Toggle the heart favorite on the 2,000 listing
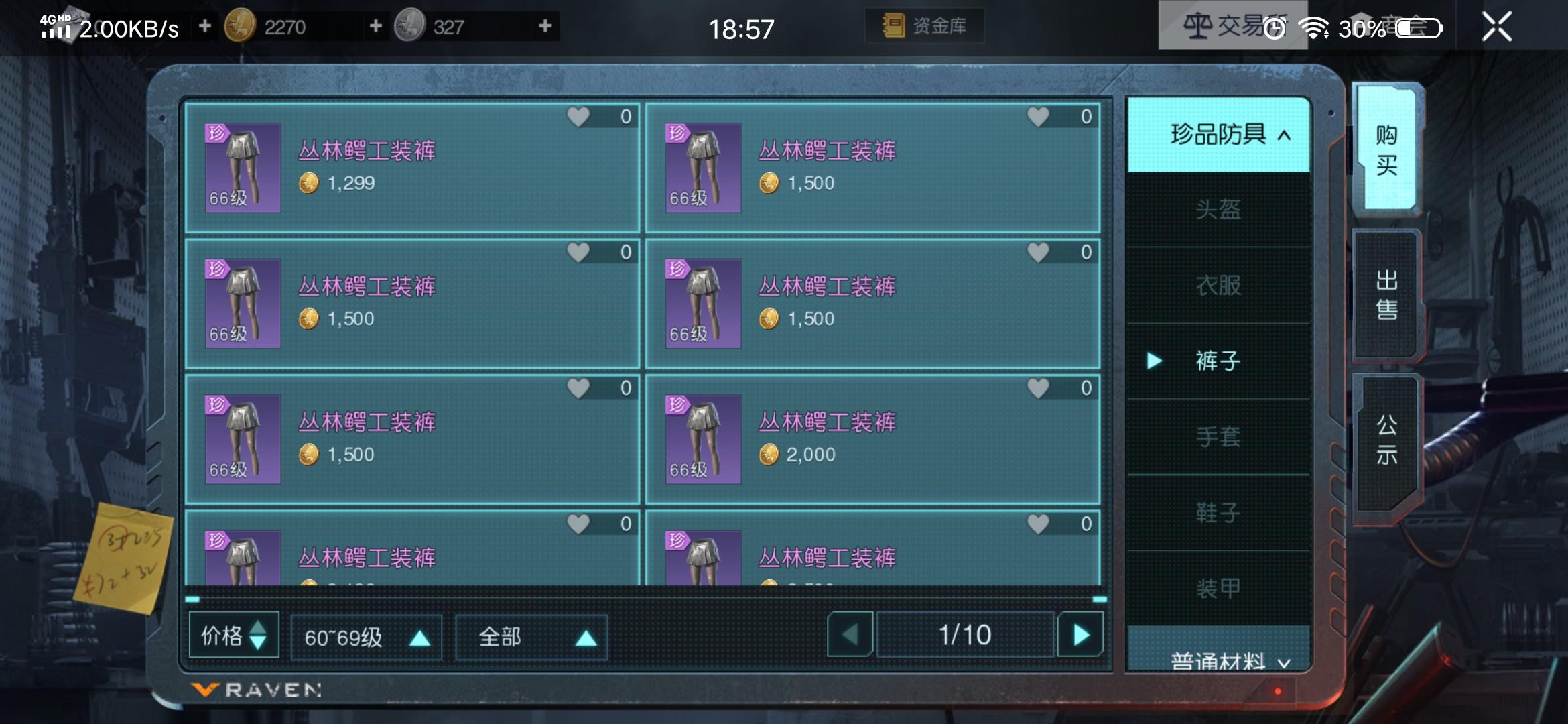 tap(1038, 387)
